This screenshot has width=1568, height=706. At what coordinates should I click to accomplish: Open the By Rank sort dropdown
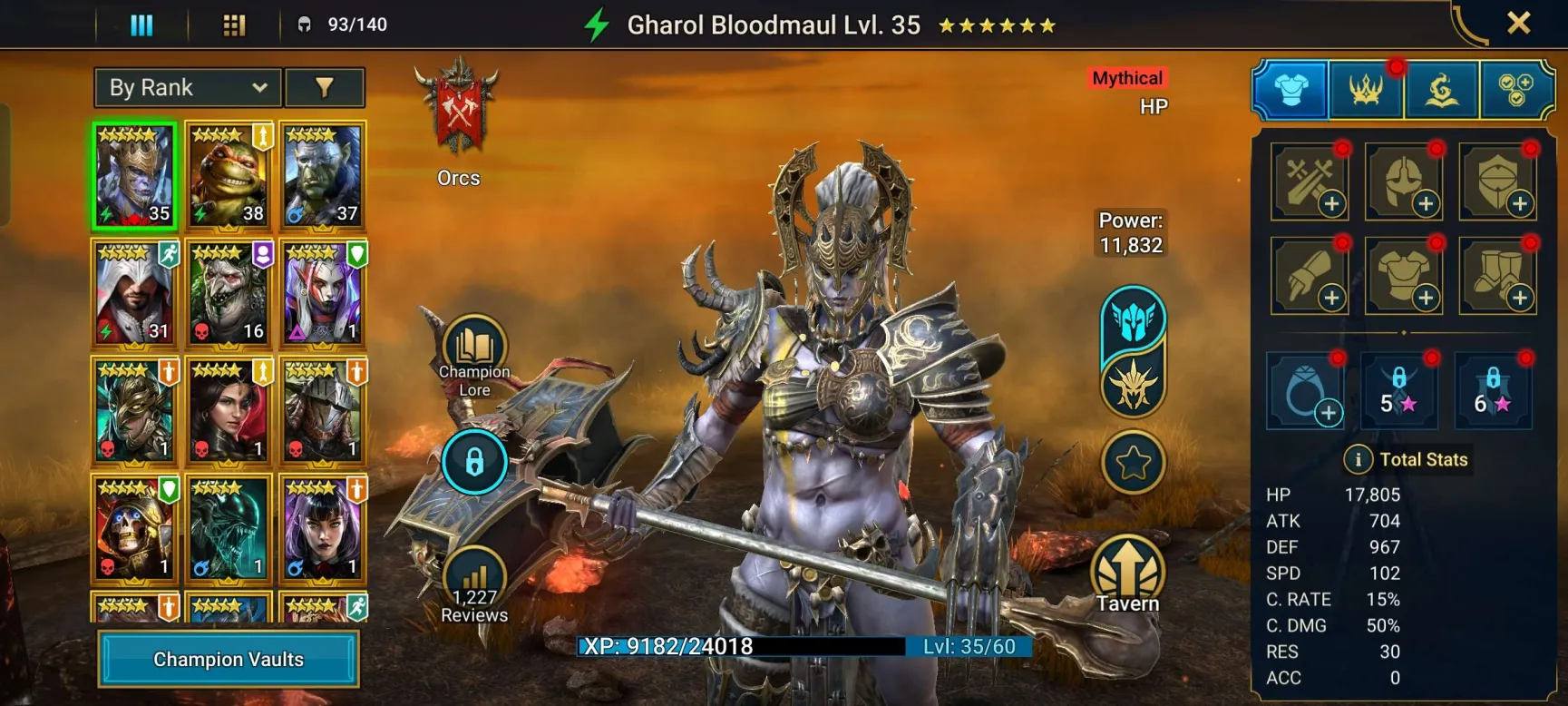(x=188, y=88)
